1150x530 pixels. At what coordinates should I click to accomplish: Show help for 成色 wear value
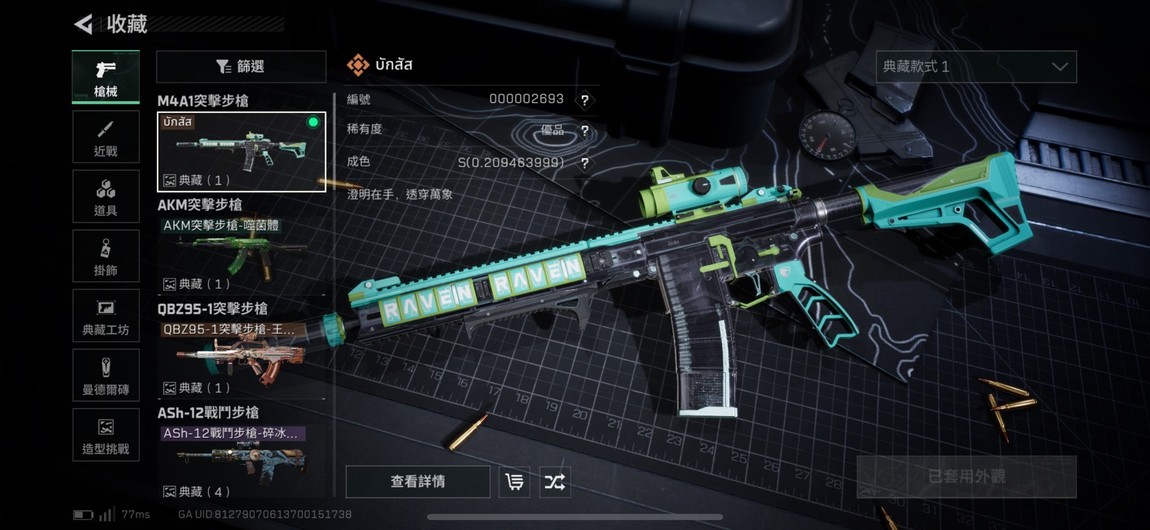[584, 163]
